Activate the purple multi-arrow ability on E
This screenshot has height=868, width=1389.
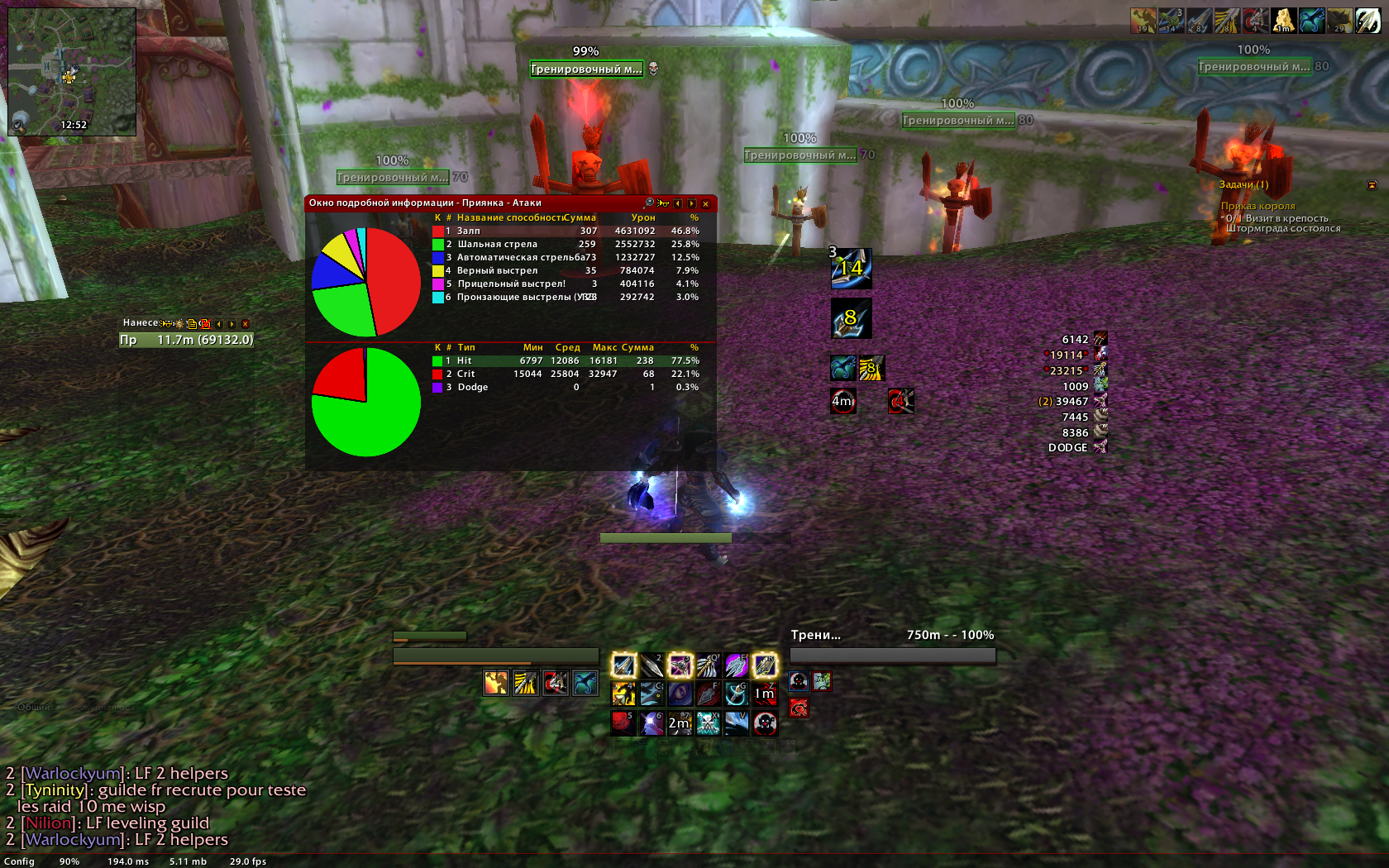pos(736,665)
